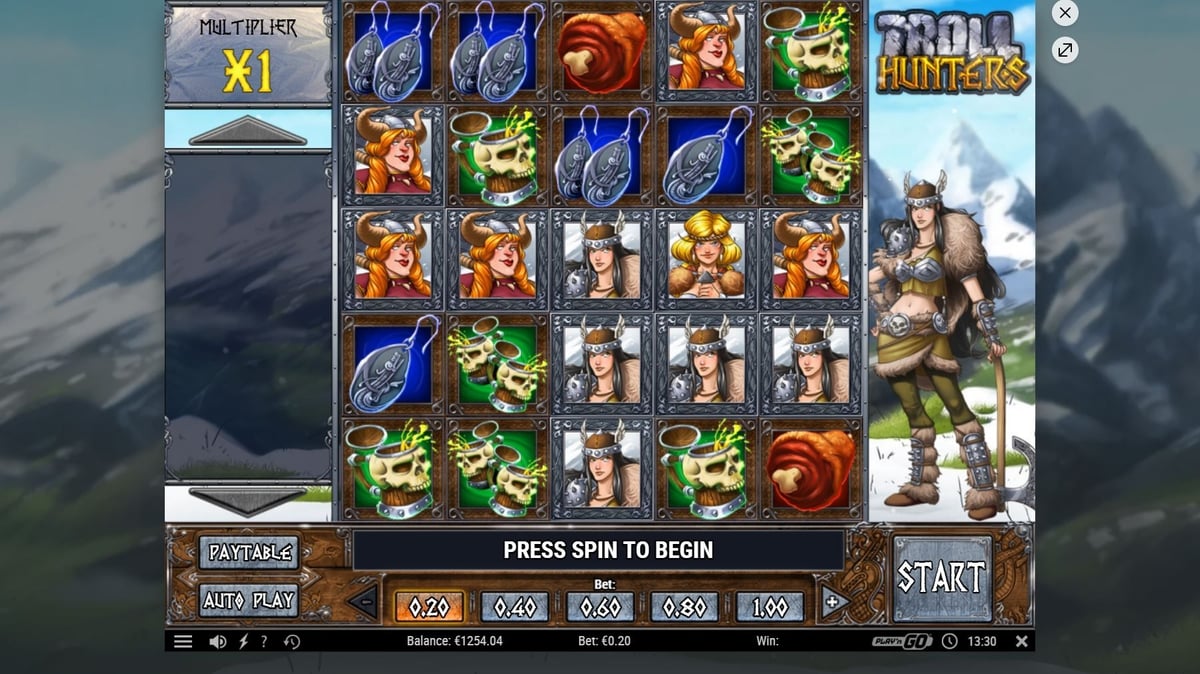Viewport: 1200px width, 674px height.
Task: Choose the 0.40 bet amount
Action: point(514,607)
